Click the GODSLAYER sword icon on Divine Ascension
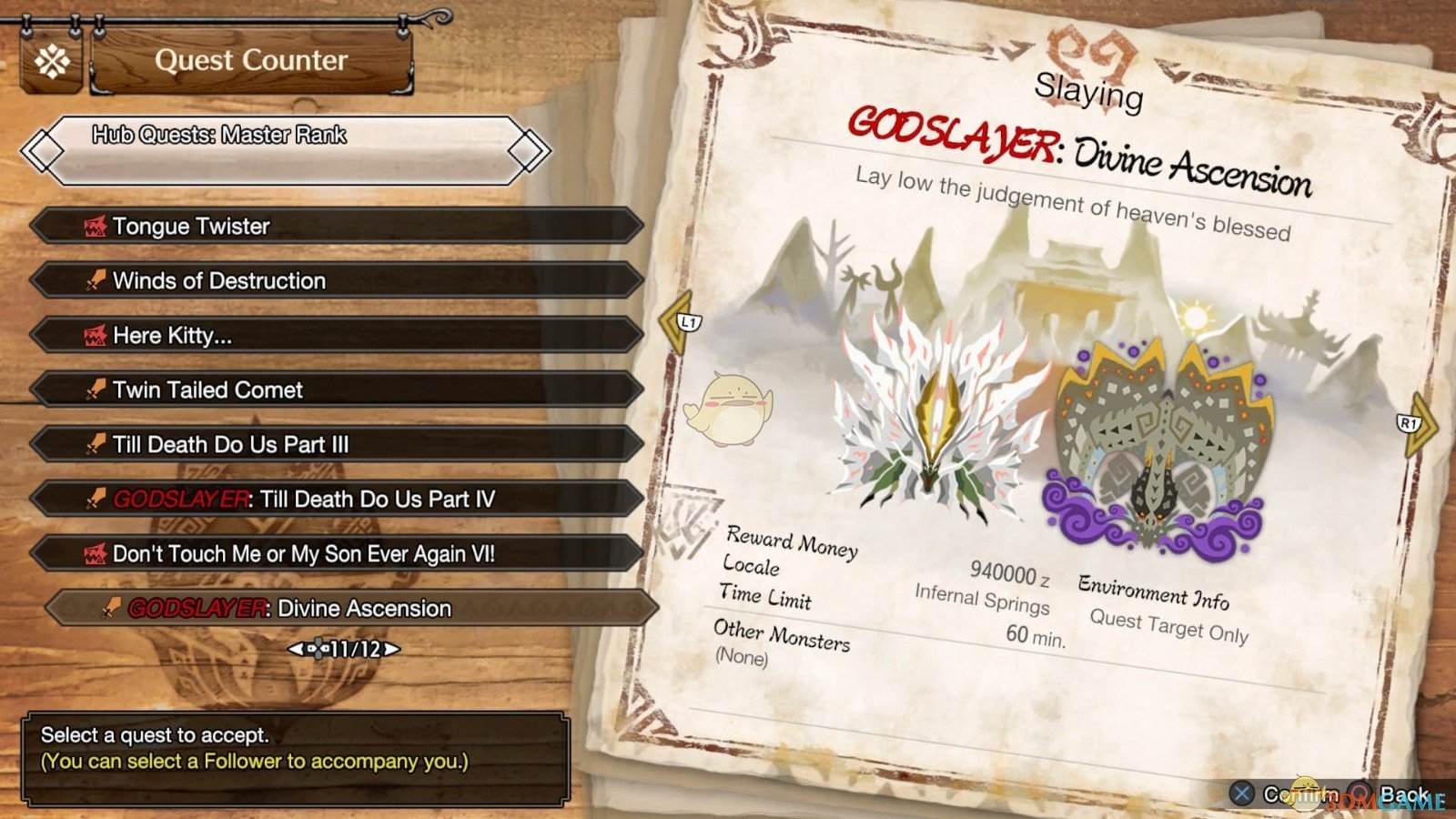Viewport: 1456px width, 819px height. pyautogui.click(x=111, y=608)
